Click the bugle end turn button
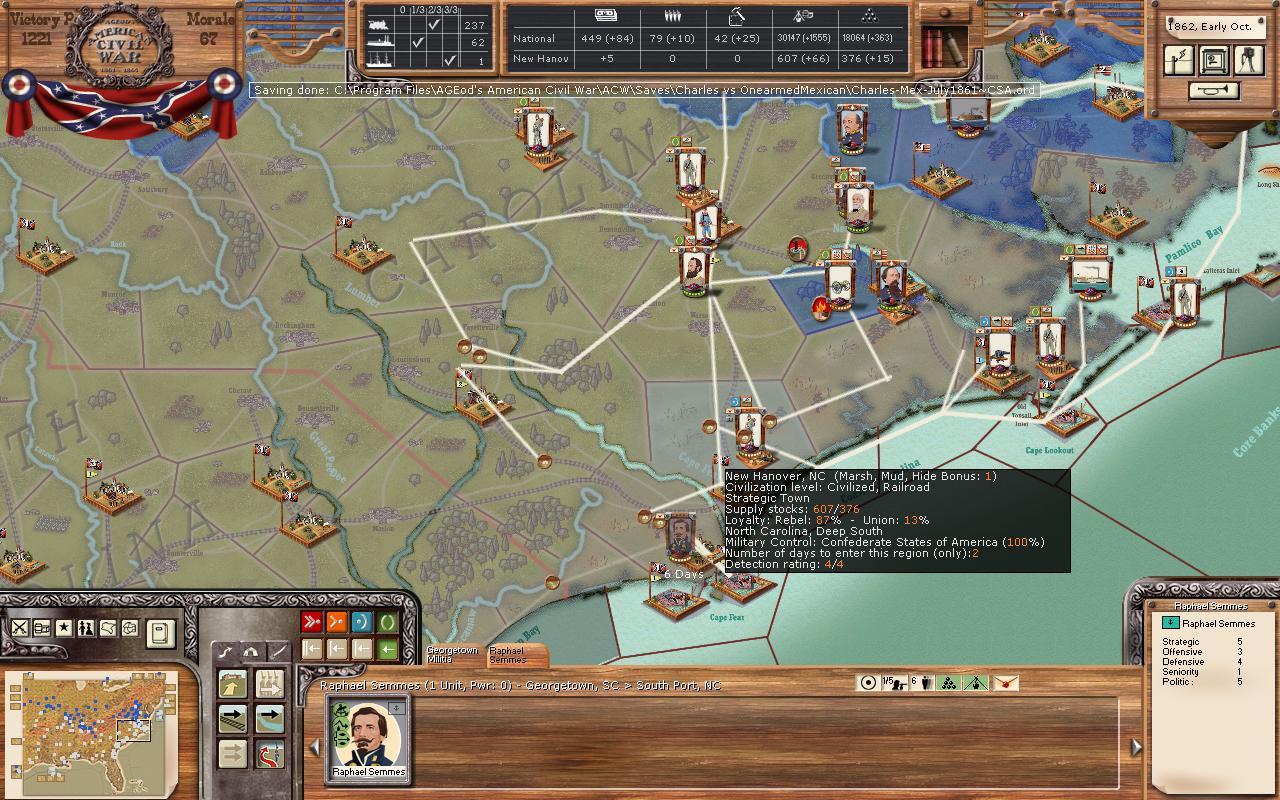Viewport: 1280px width, 800px height. [1214, 91]
